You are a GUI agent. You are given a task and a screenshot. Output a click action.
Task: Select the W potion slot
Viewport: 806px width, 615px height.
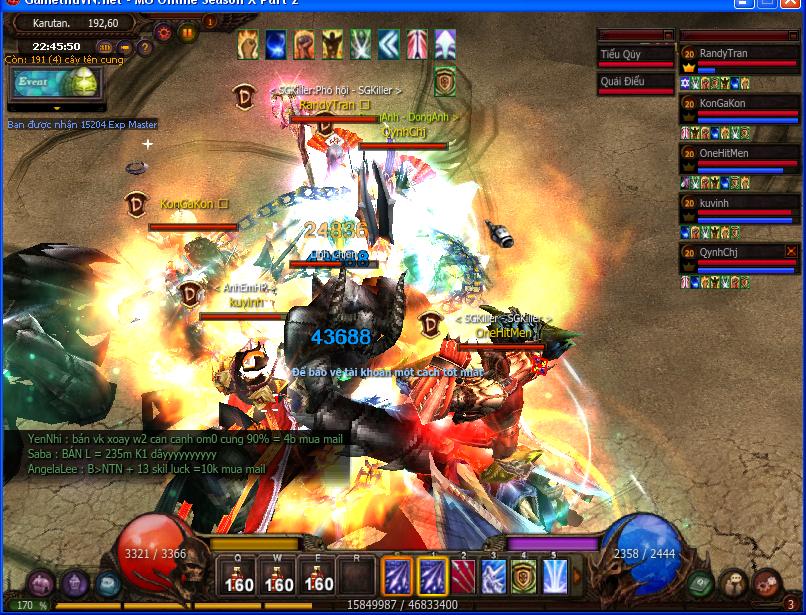pyautogui.click(x=279, y=577)
